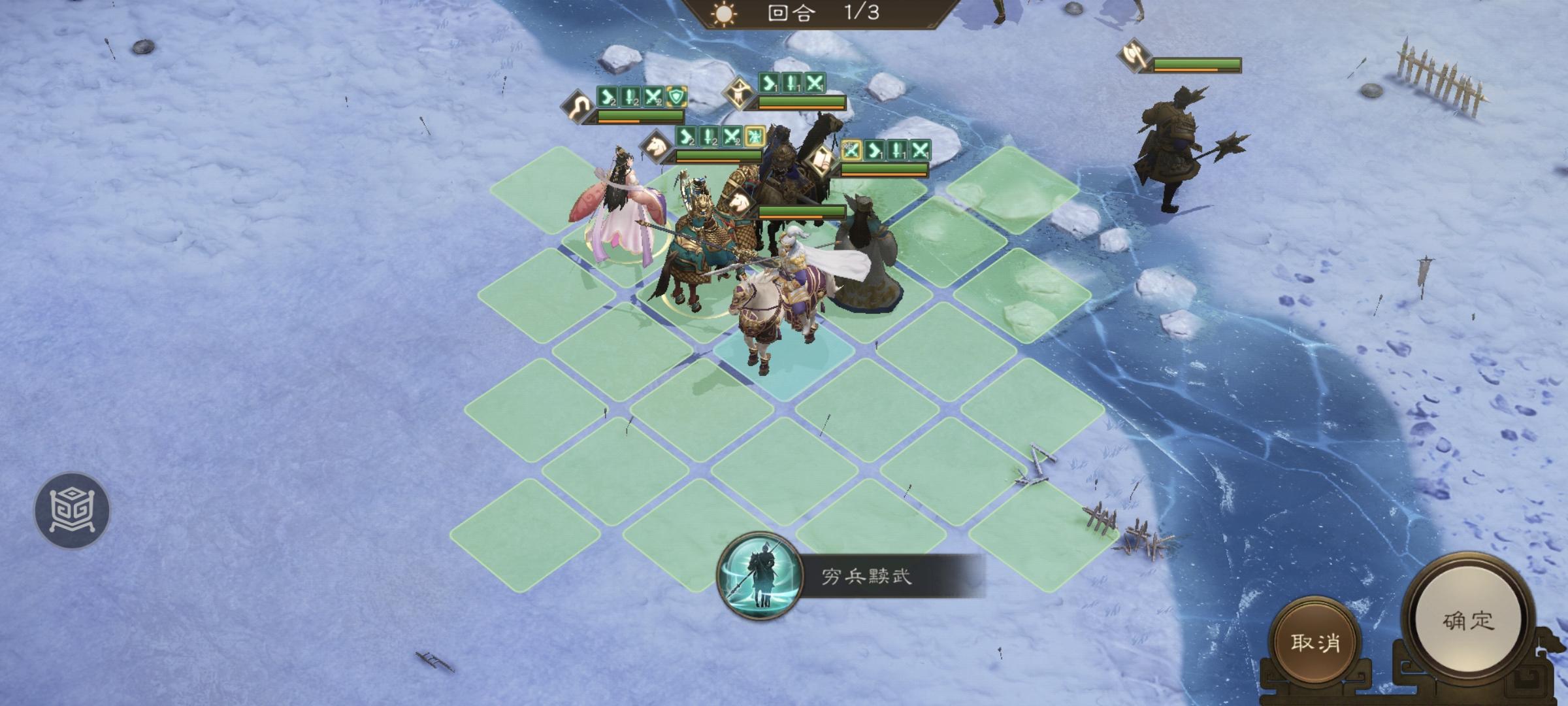Screen dimensions: 1568x706
Task: Expand the buff row above the black rider
Action: 792,84
